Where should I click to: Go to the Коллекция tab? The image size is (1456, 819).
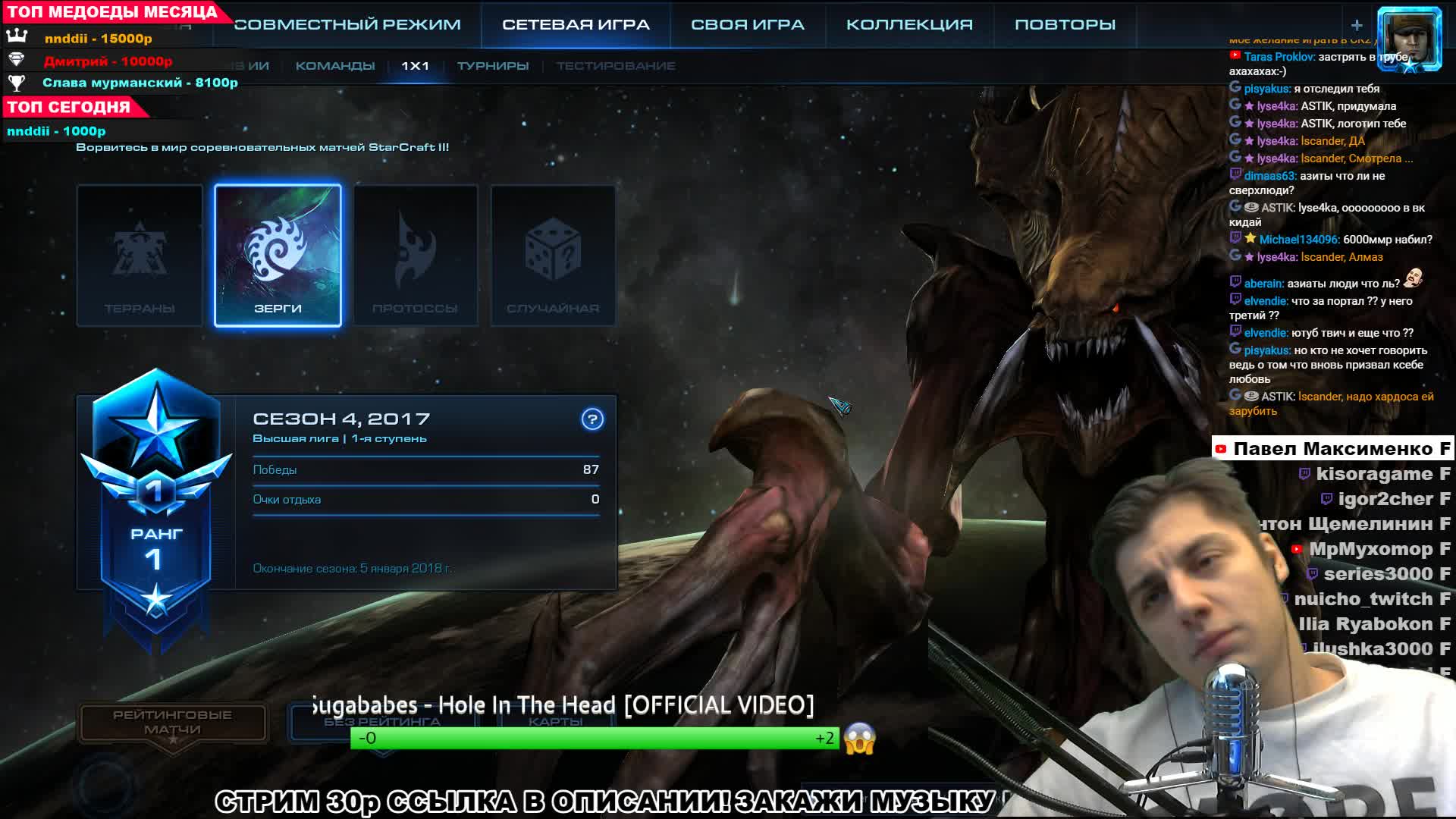[x=909, y=24]
